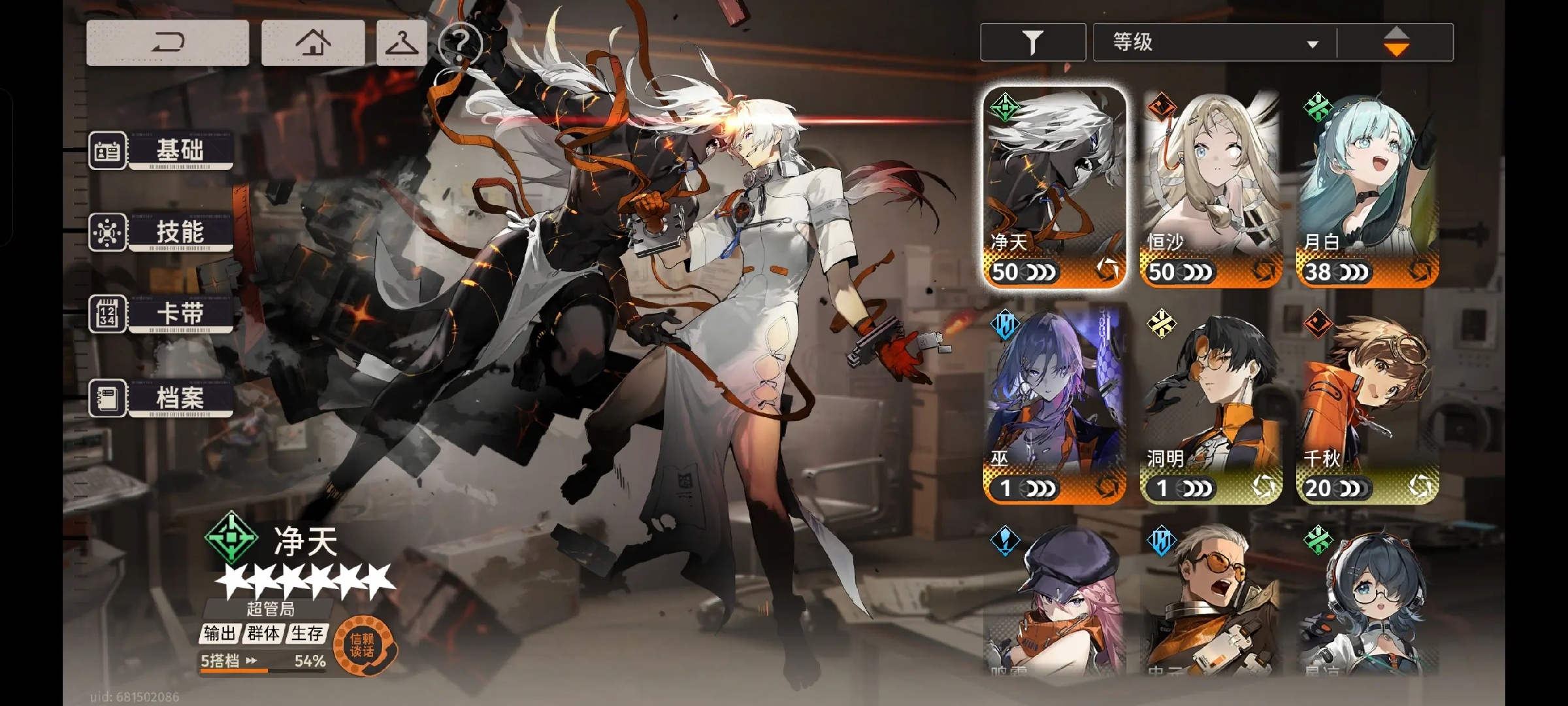The image size is (1568, 706).
Task: Select the 千秋 character card
Action: (x=1367, y=405)
